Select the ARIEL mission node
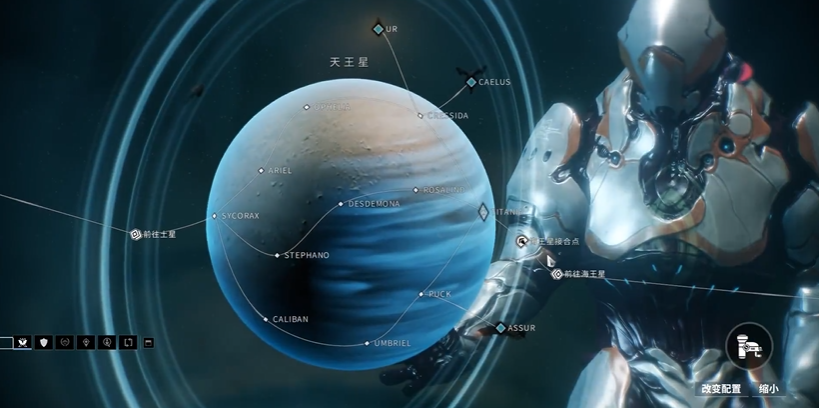 [x=262, y=171]
